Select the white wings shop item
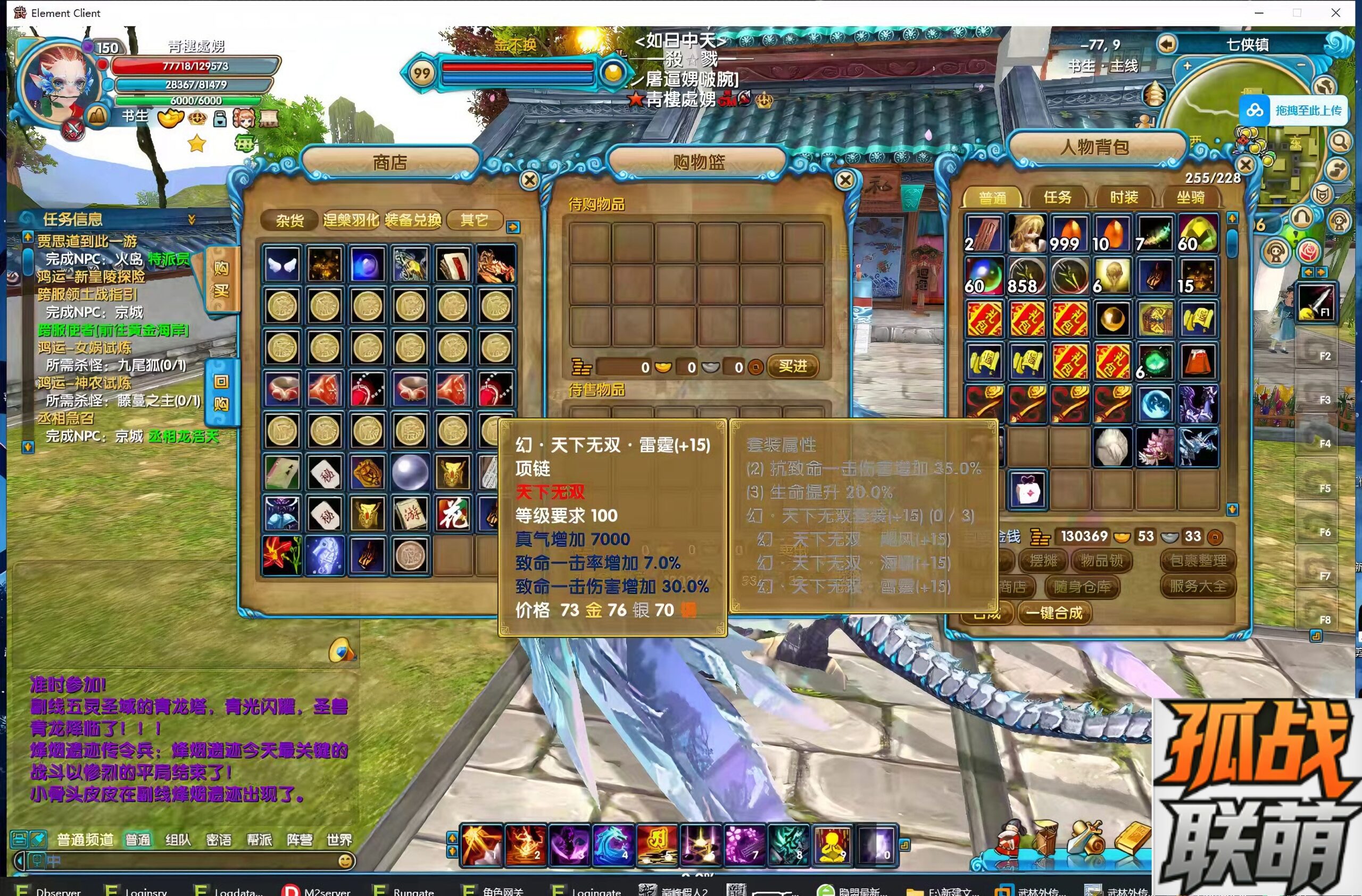Image resolution: width=1362 pixels, height=896 pixels. pyautogui.click(x=282, y=265)
